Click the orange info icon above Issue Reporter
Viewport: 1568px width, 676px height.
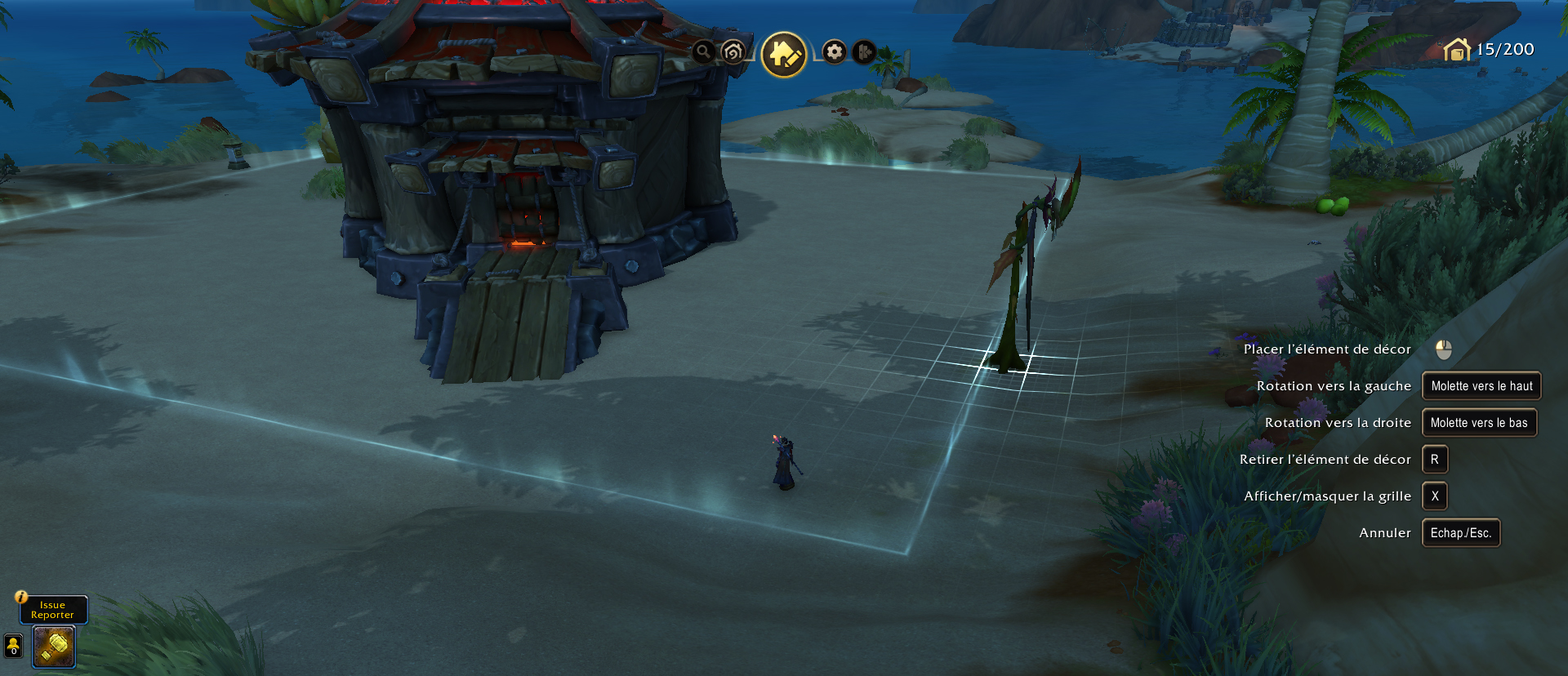22,597
